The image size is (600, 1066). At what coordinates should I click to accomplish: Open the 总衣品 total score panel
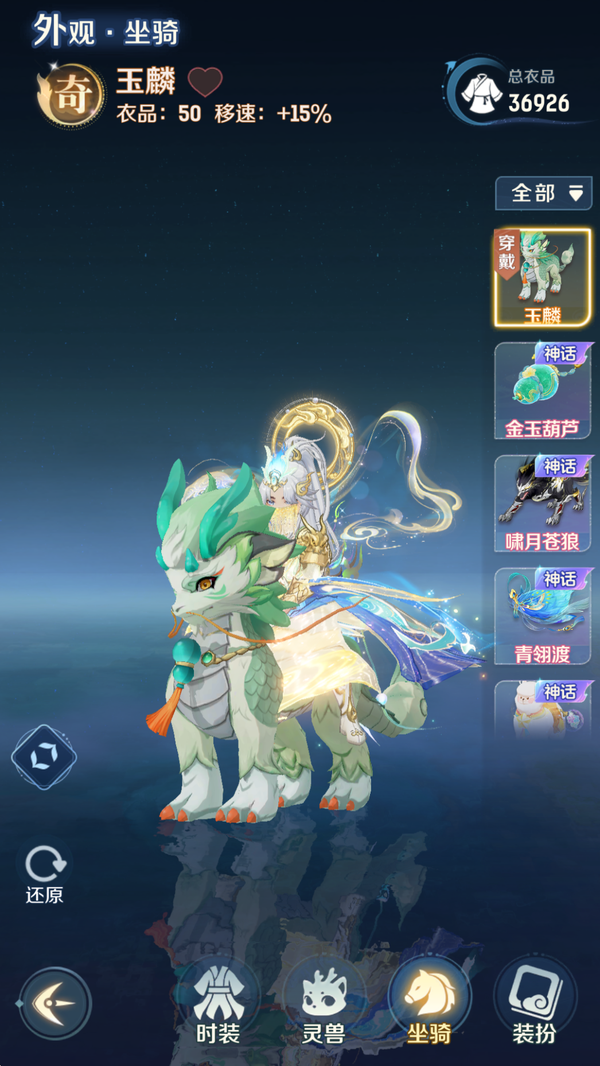click(518, 92)
